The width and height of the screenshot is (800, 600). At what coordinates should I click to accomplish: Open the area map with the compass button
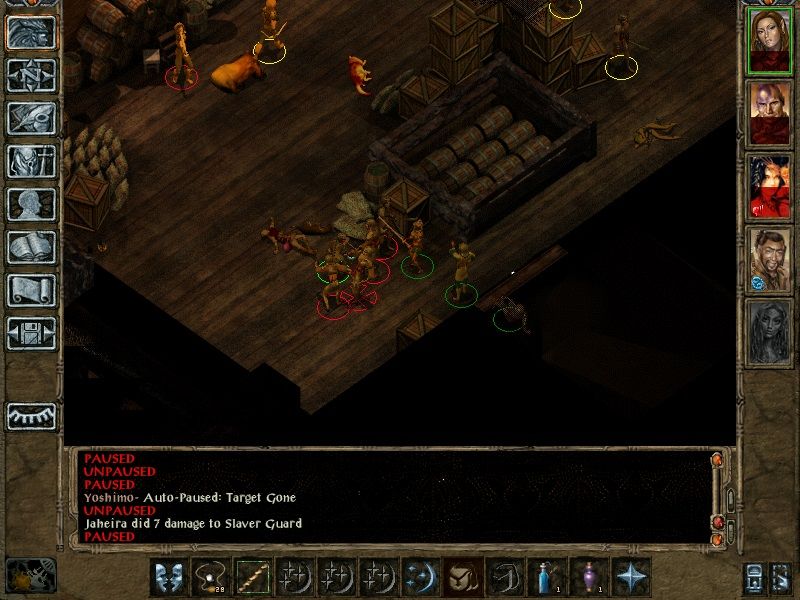pos(31,75)
